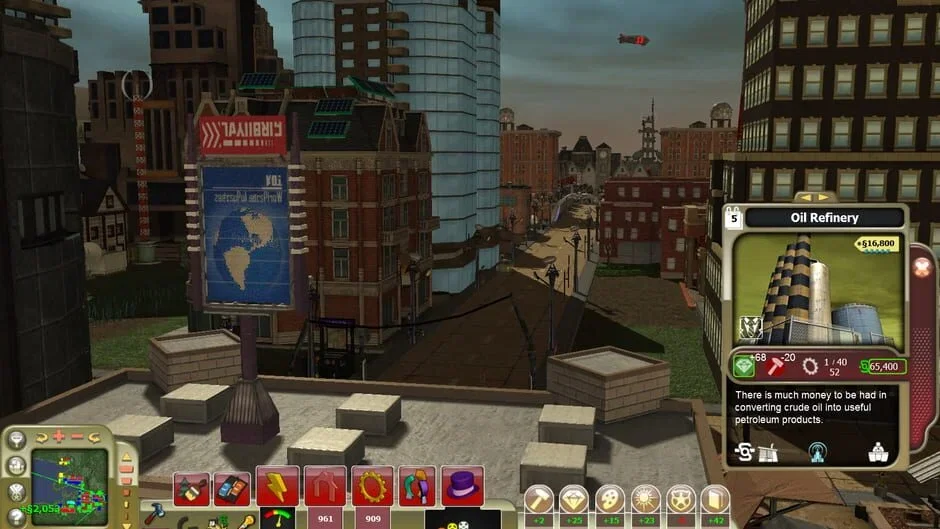Close the Oil Refinery info panel
This screenshot has width=940, height=529.
(922, 267)
